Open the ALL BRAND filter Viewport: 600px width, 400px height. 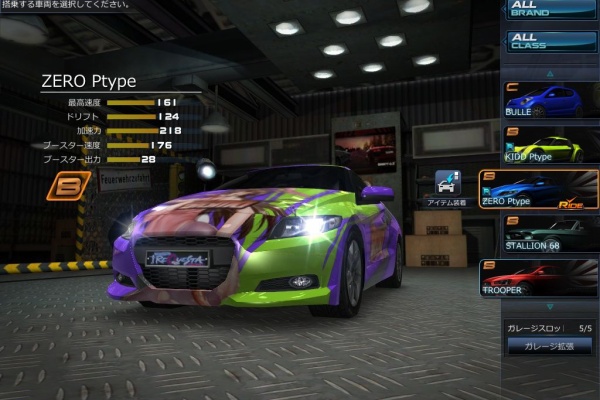tap(550, 9)
